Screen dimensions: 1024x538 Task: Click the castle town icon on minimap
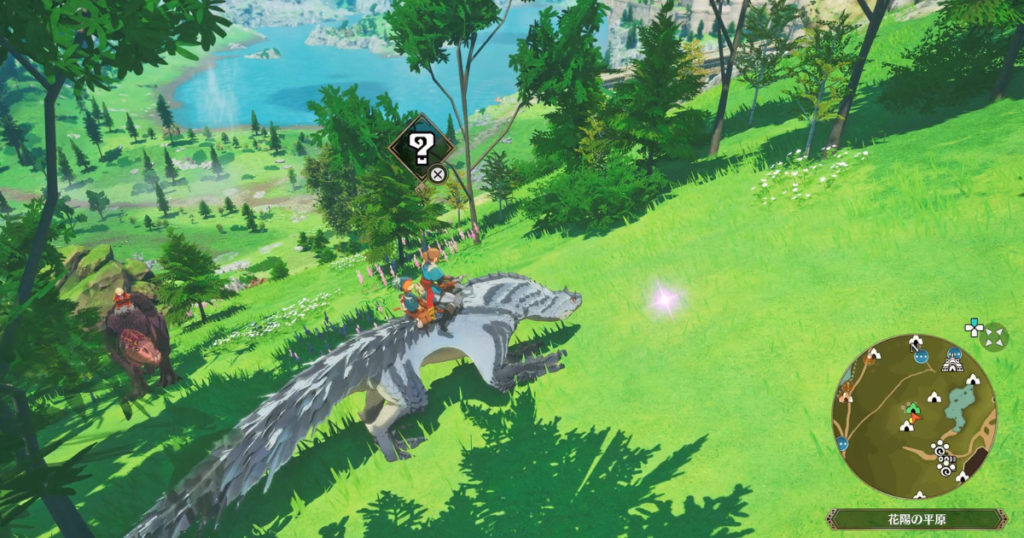click(952, 364)
